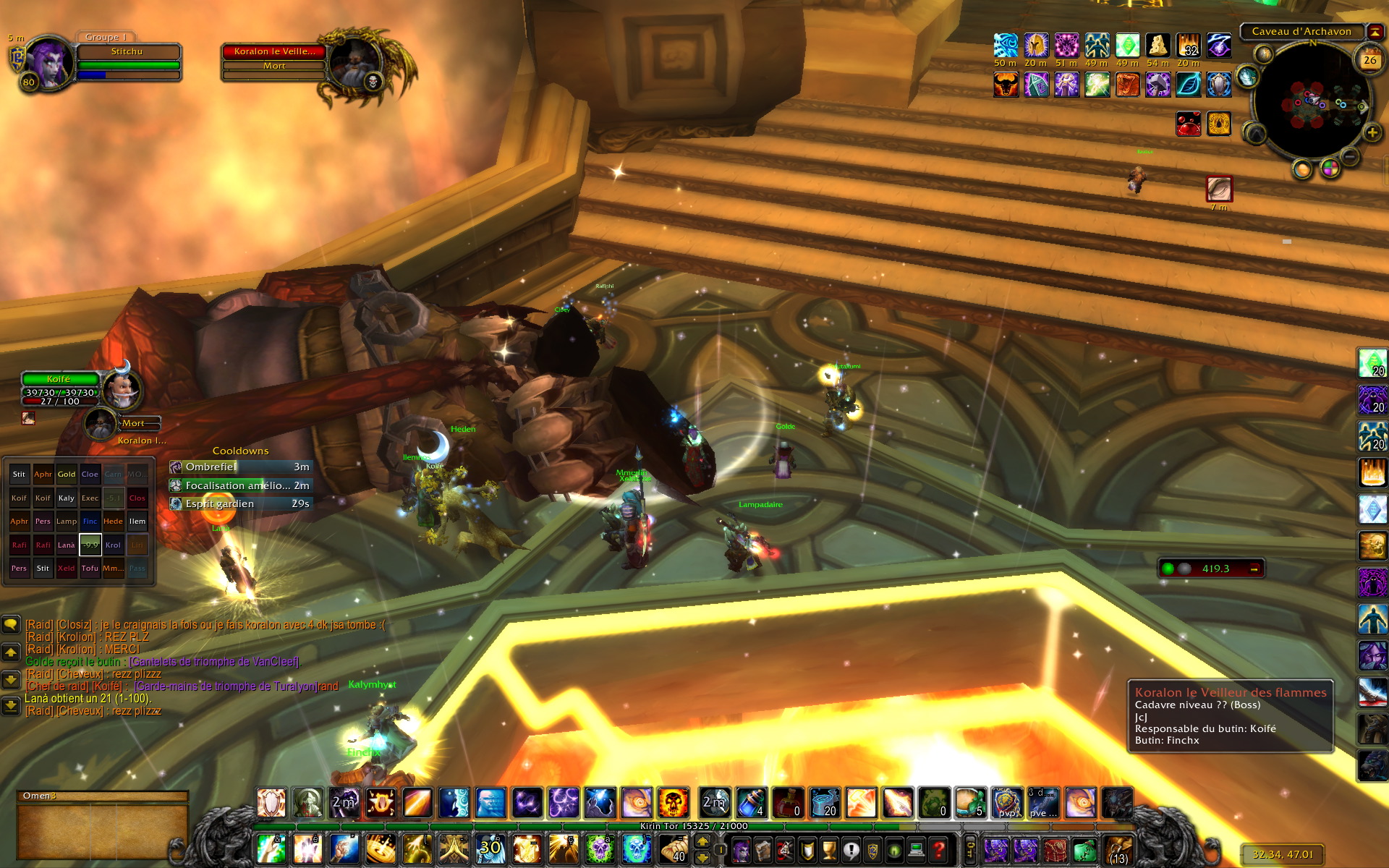Viewport: 1389px width, 868px height.
Task: Open the red question mark help button
Action: [x=938, y=849]
